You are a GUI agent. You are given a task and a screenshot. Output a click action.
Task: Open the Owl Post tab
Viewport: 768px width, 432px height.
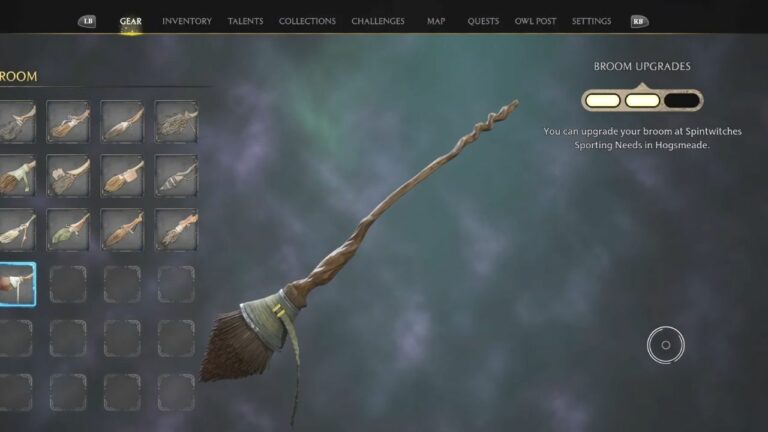tap(535, 21)
